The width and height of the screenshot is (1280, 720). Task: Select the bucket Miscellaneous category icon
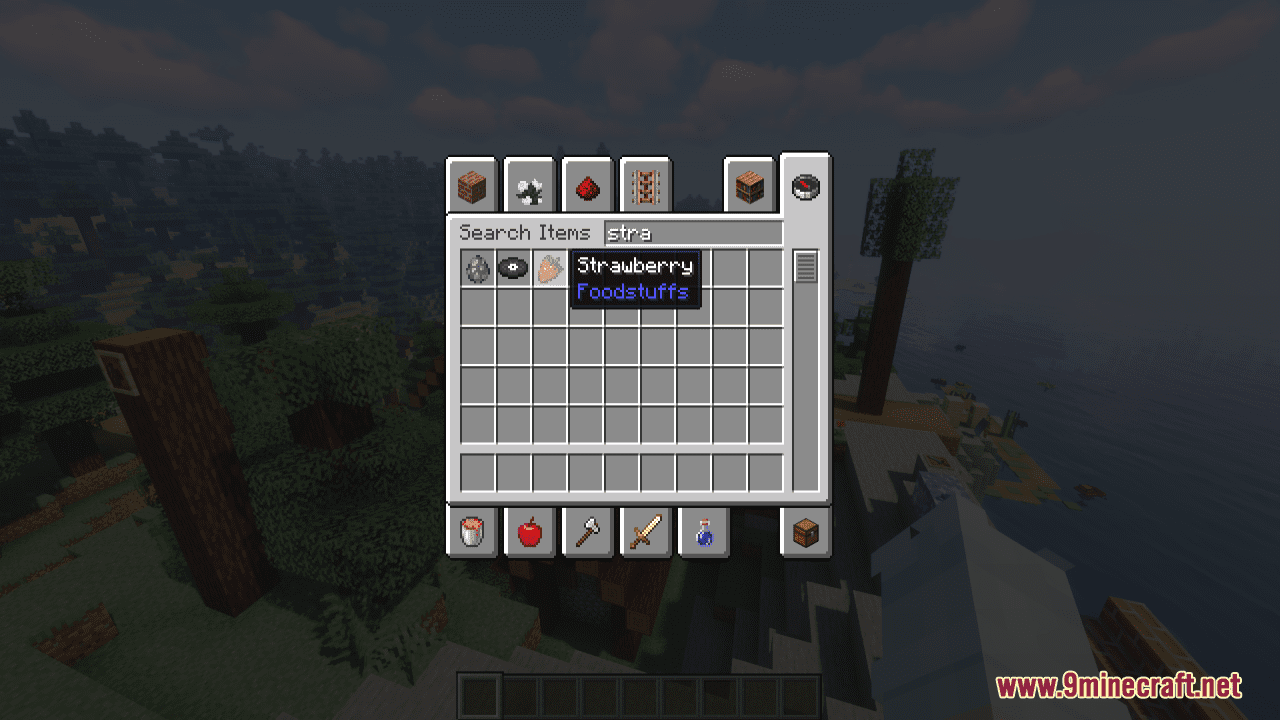470,532
